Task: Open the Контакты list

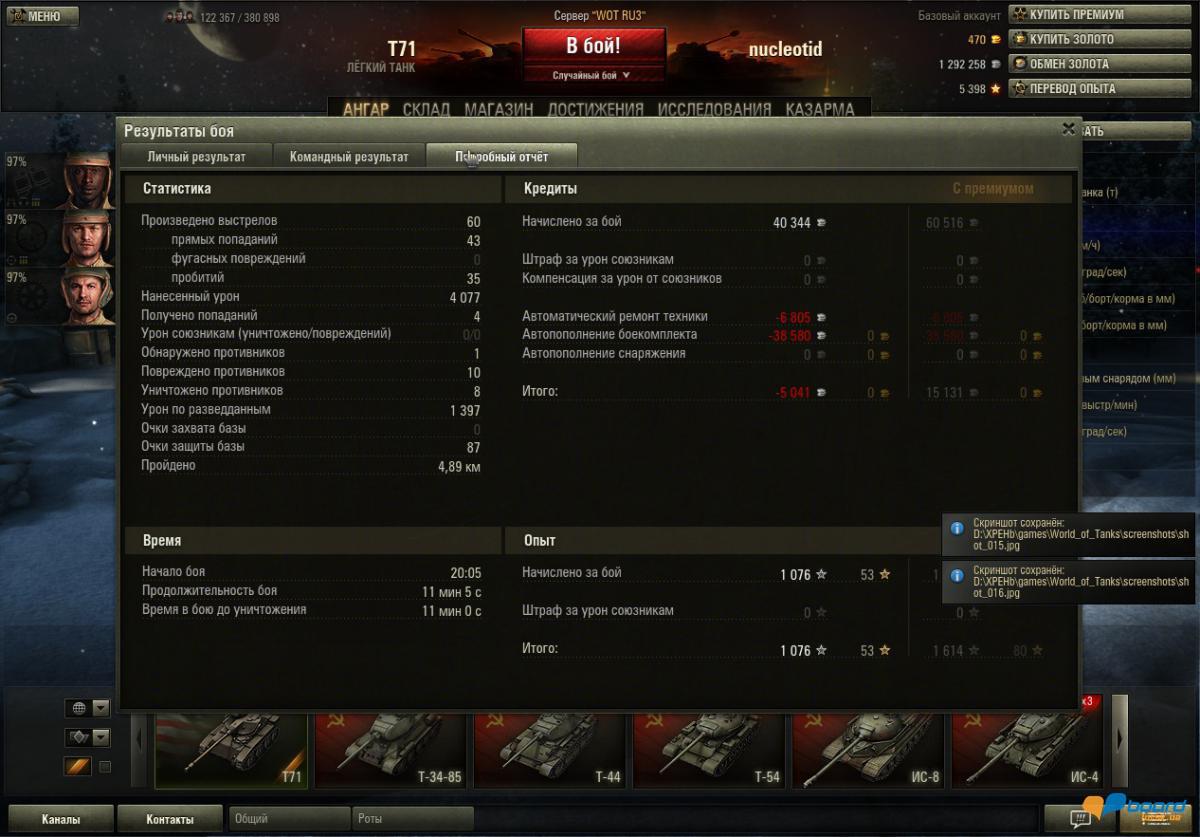Action: pyautogui.click(x=170, y=819)
